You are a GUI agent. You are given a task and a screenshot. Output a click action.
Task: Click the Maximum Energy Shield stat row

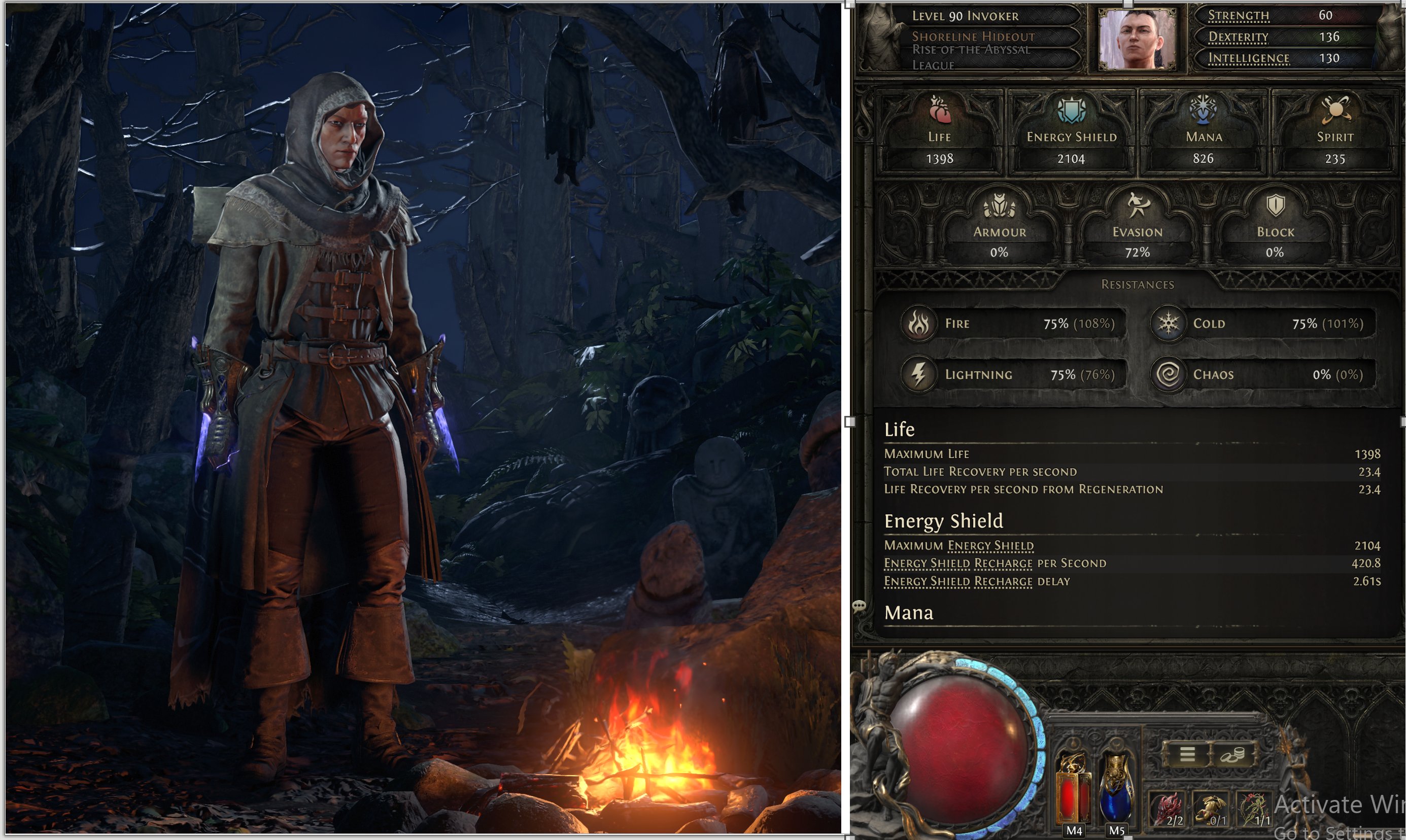[x=1132, y=546]
